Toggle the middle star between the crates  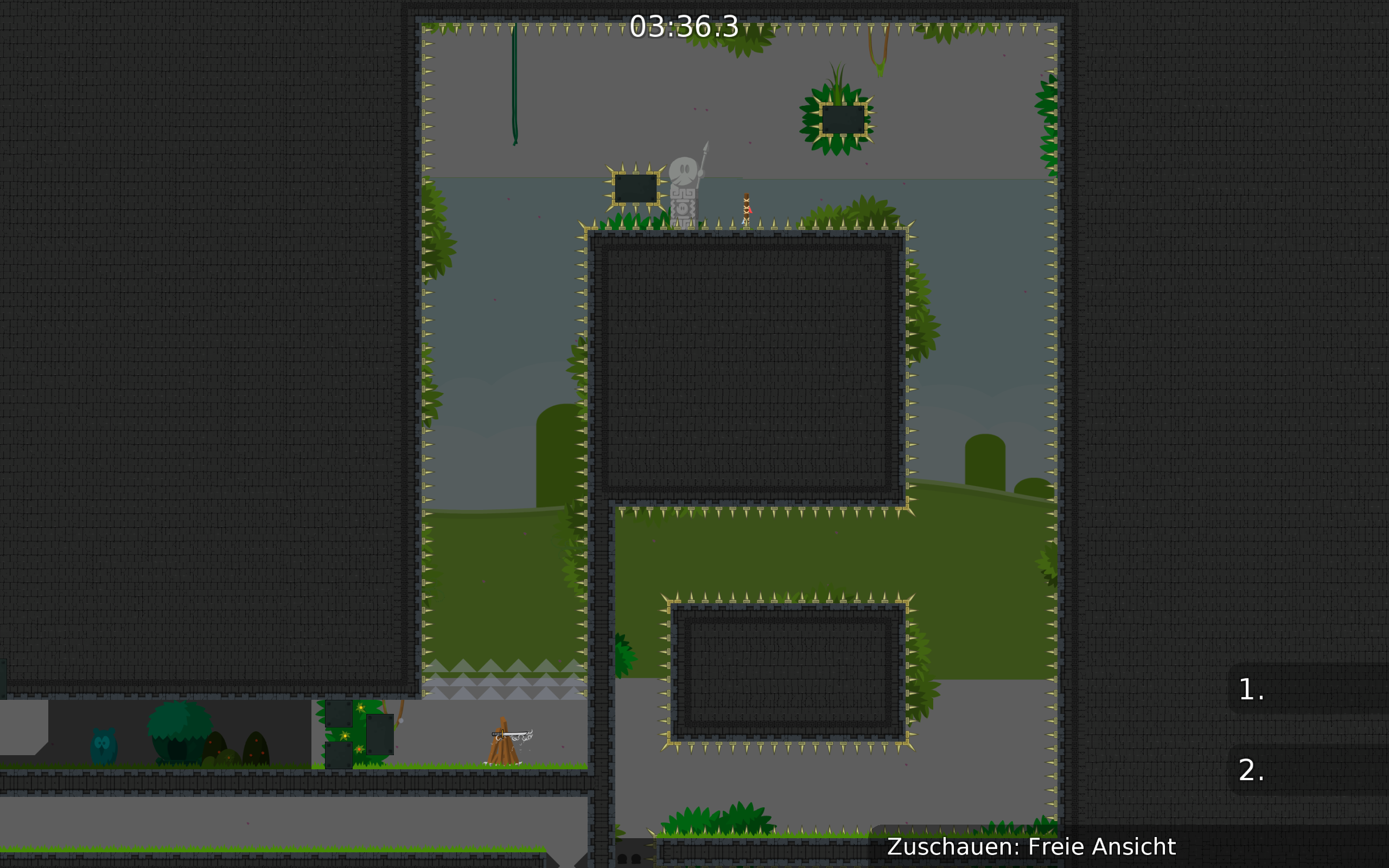click(x=345, y=736)
